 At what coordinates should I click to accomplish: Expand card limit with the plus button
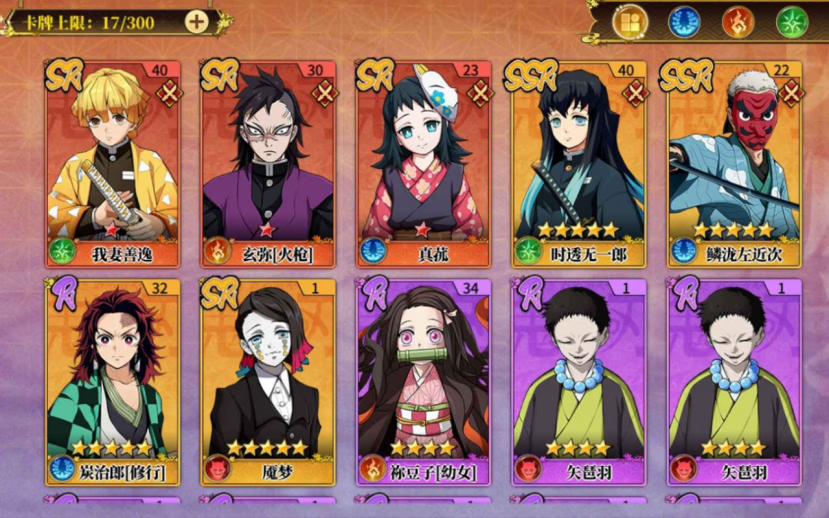[198, 21]
